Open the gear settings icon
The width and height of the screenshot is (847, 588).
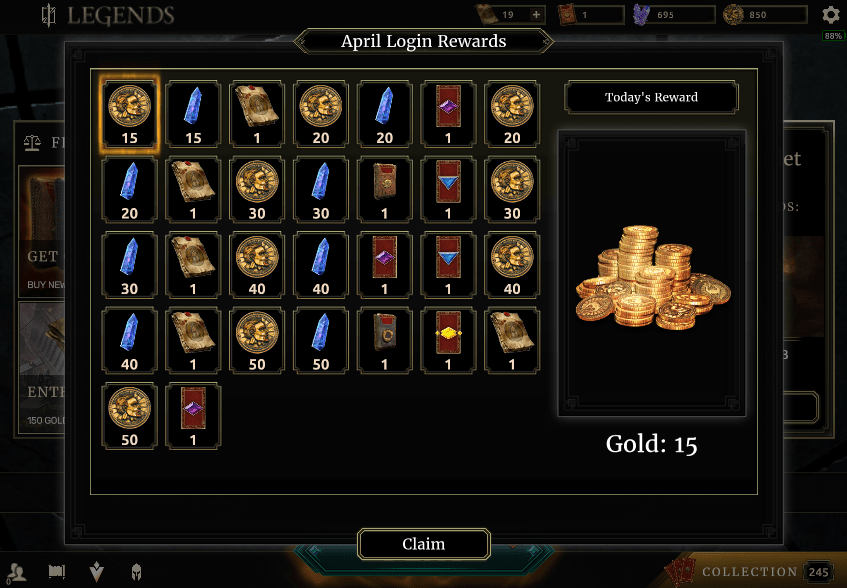[831, 15]
